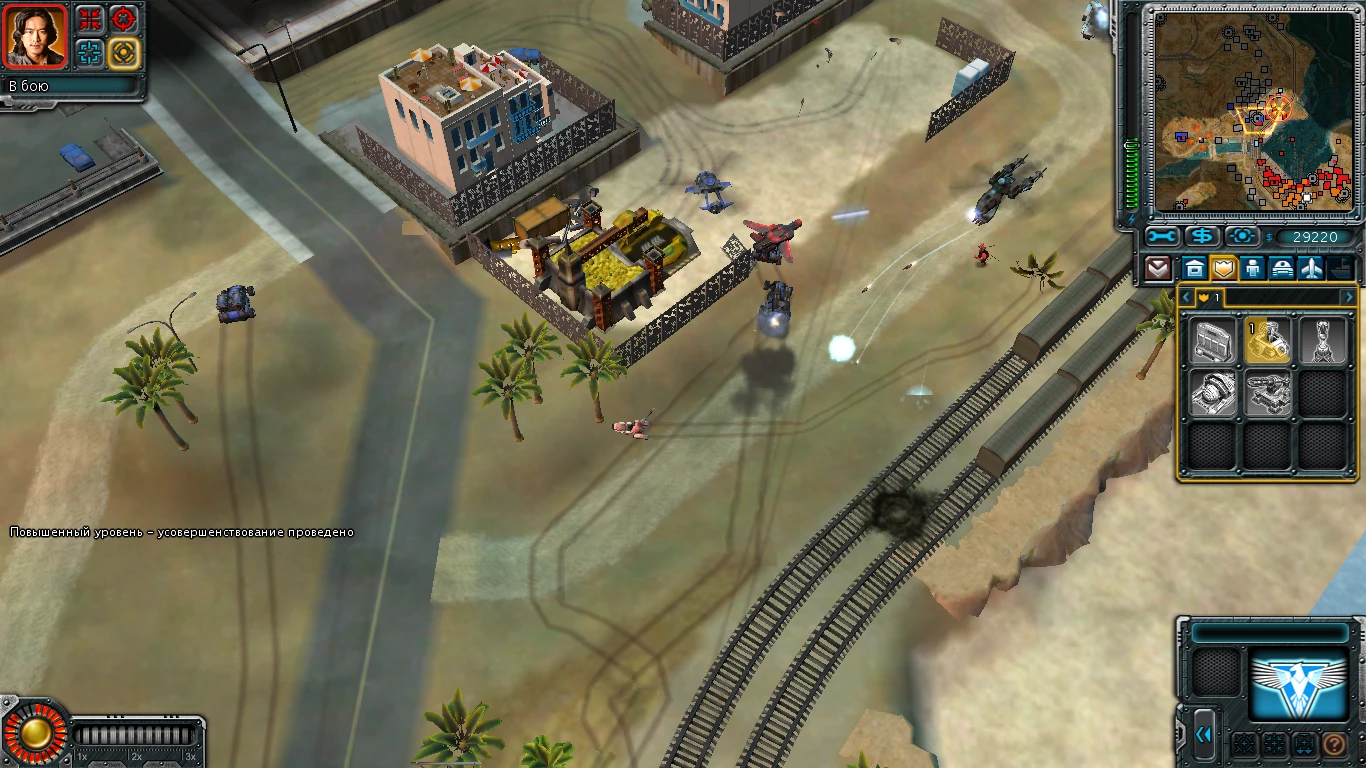This screenshot has height=768, width=1366.
Task: Click the left arrow on the production queue strip
Action: pos(1186,296)
